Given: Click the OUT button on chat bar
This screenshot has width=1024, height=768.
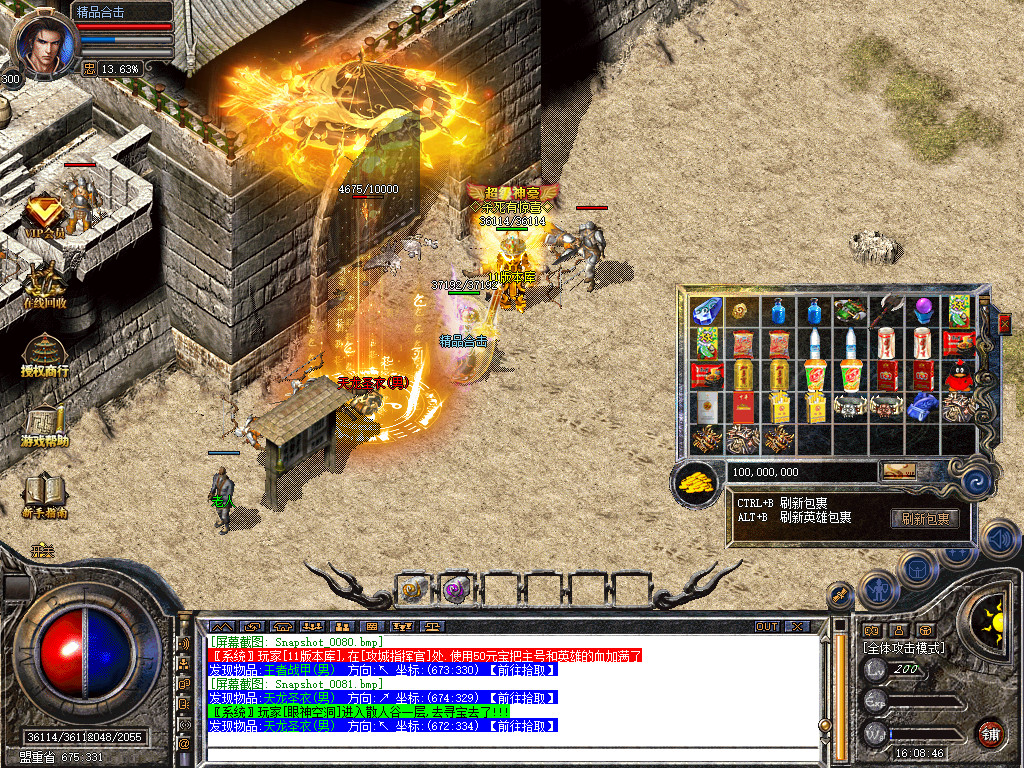Looking at the screenshot, I should (767, 626).
